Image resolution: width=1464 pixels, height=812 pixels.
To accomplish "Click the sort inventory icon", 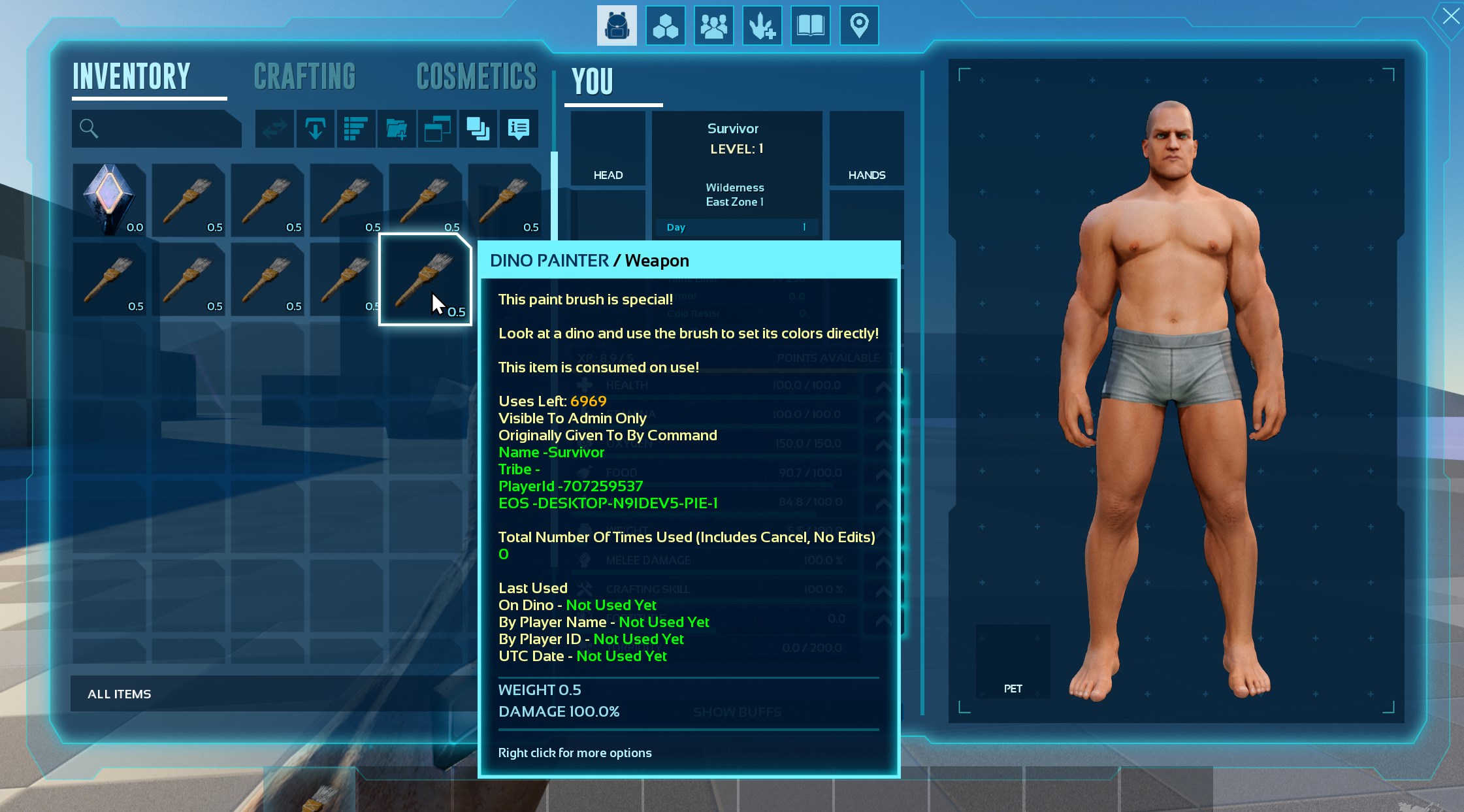I will [355, 129].
